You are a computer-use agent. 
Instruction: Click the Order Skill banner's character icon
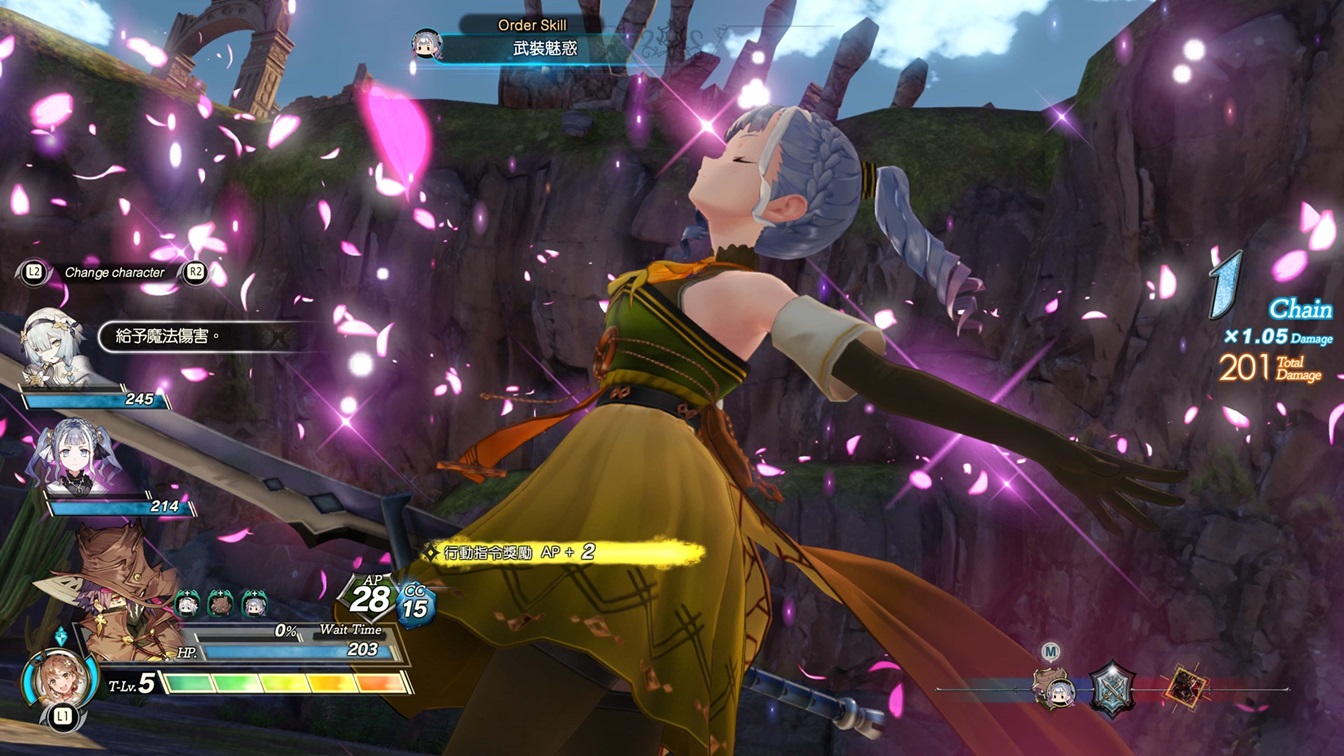(427, 44)
